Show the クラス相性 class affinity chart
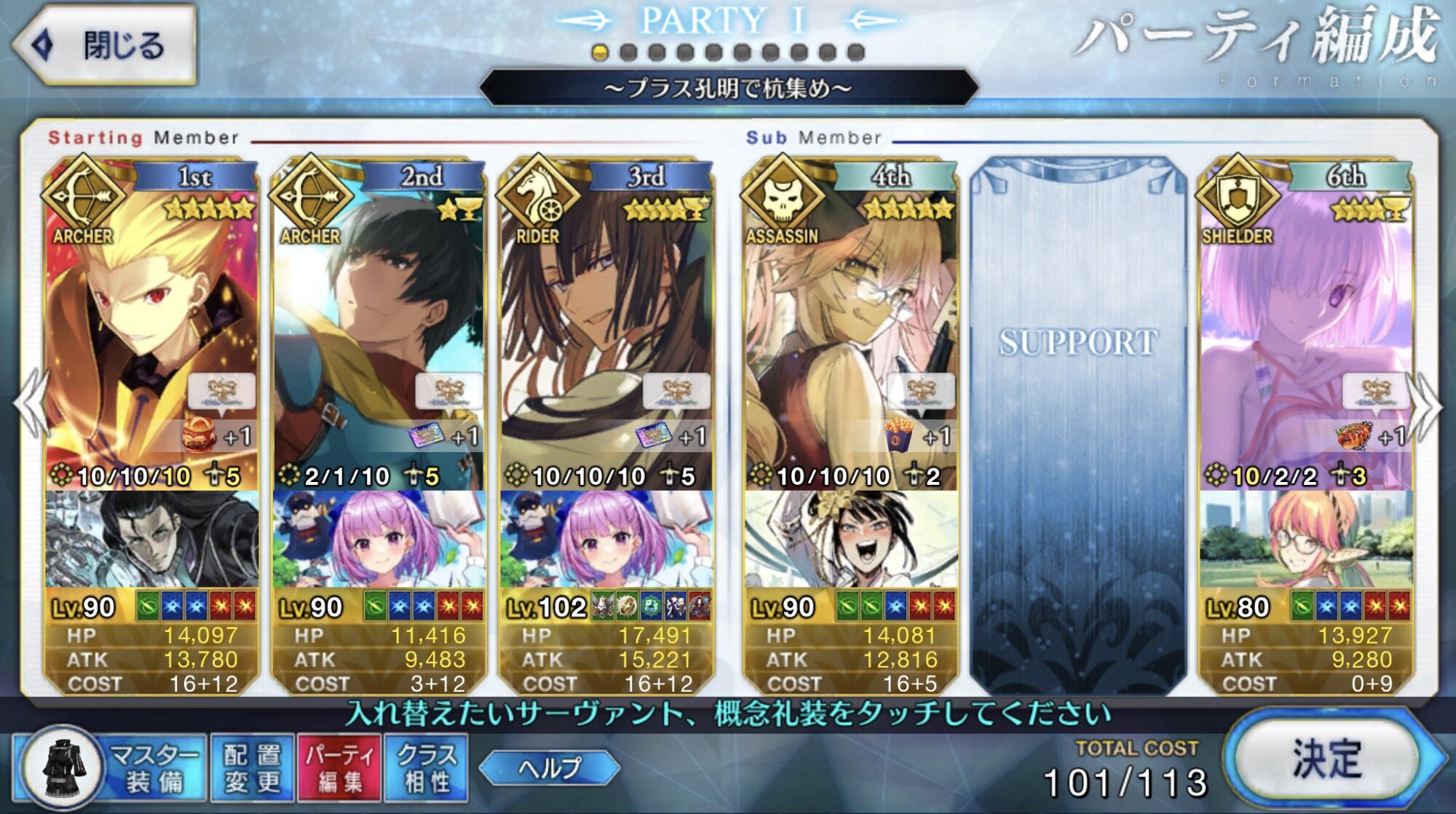Image resolution: width=1456 pixels, height=814 pixels. coord(427,768)
